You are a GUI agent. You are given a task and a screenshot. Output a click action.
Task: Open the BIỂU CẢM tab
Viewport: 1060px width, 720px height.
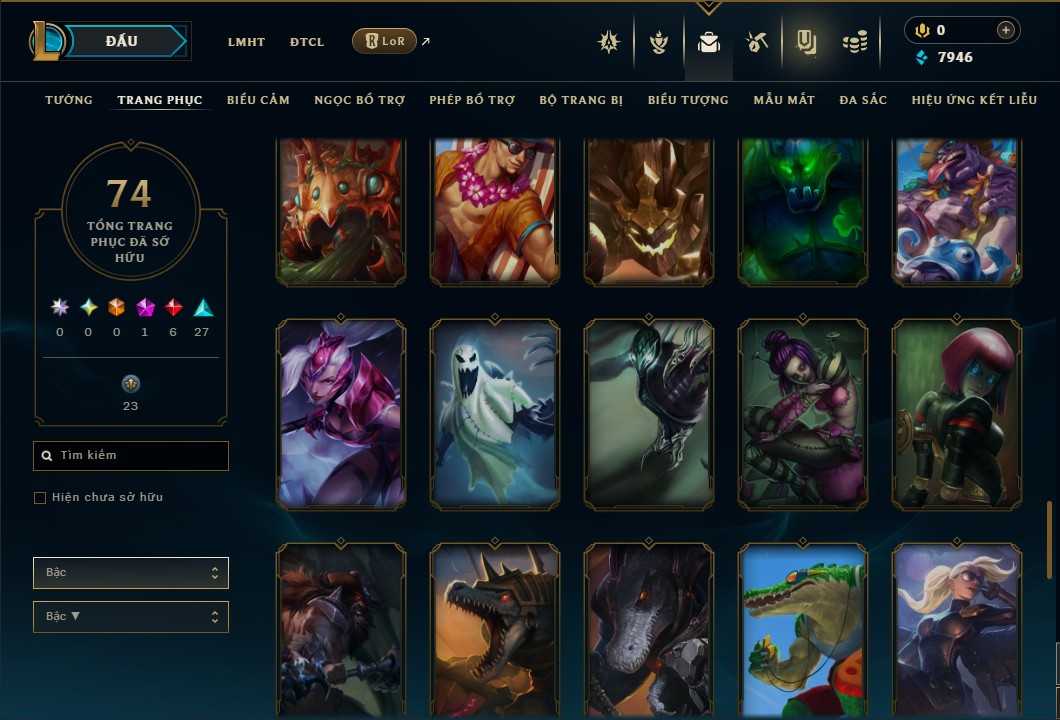(258, 100)
